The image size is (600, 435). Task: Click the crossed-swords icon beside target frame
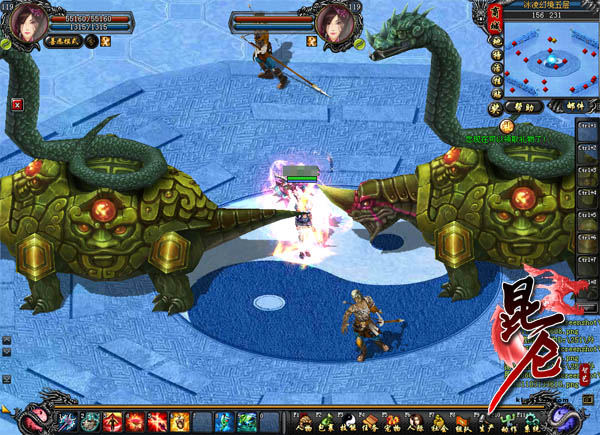[312, 41]
